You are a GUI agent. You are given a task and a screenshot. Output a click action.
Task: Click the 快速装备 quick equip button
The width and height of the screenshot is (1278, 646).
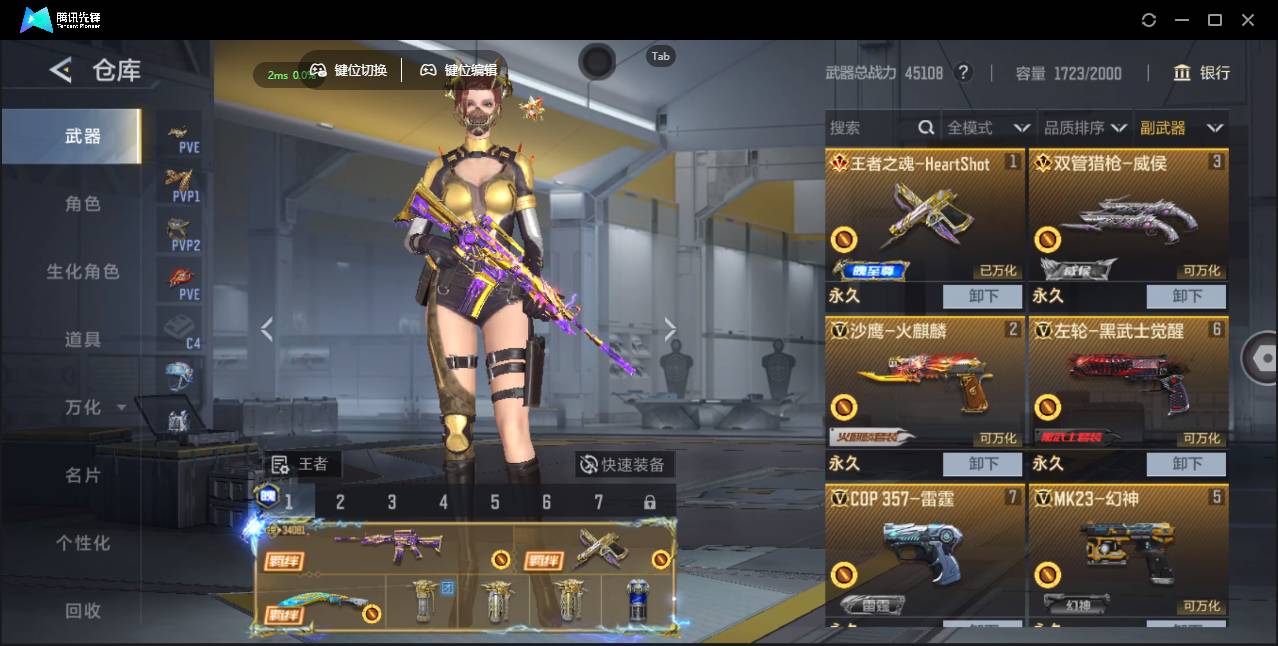[625, 464]
